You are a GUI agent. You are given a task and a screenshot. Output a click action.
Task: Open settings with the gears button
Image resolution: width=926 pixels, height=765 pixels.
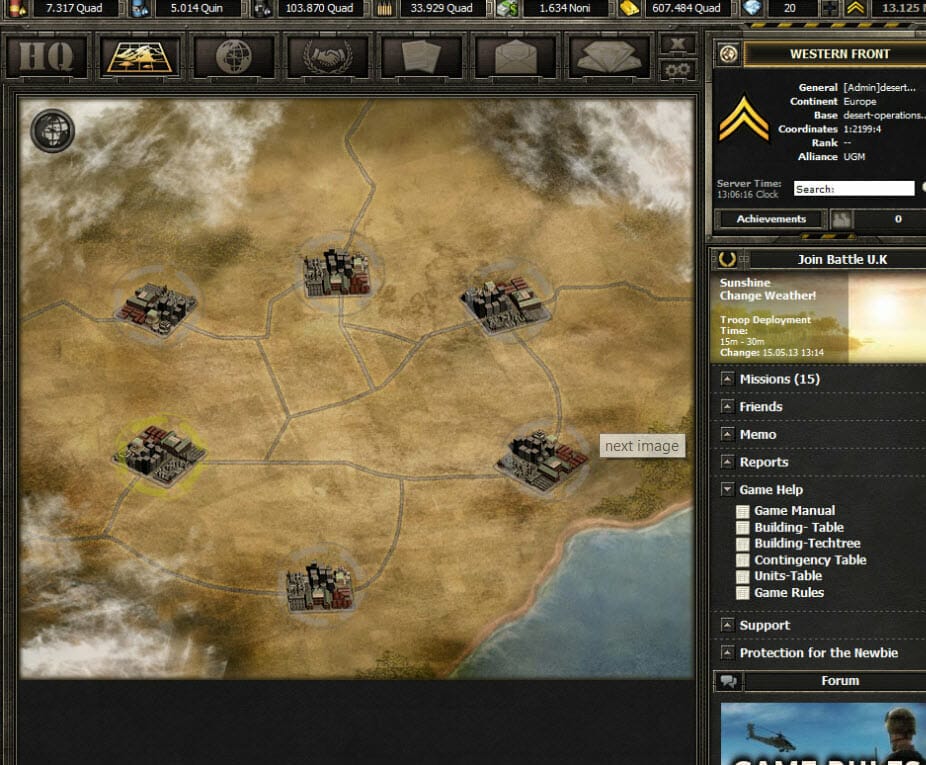click(x=679, y=69)
